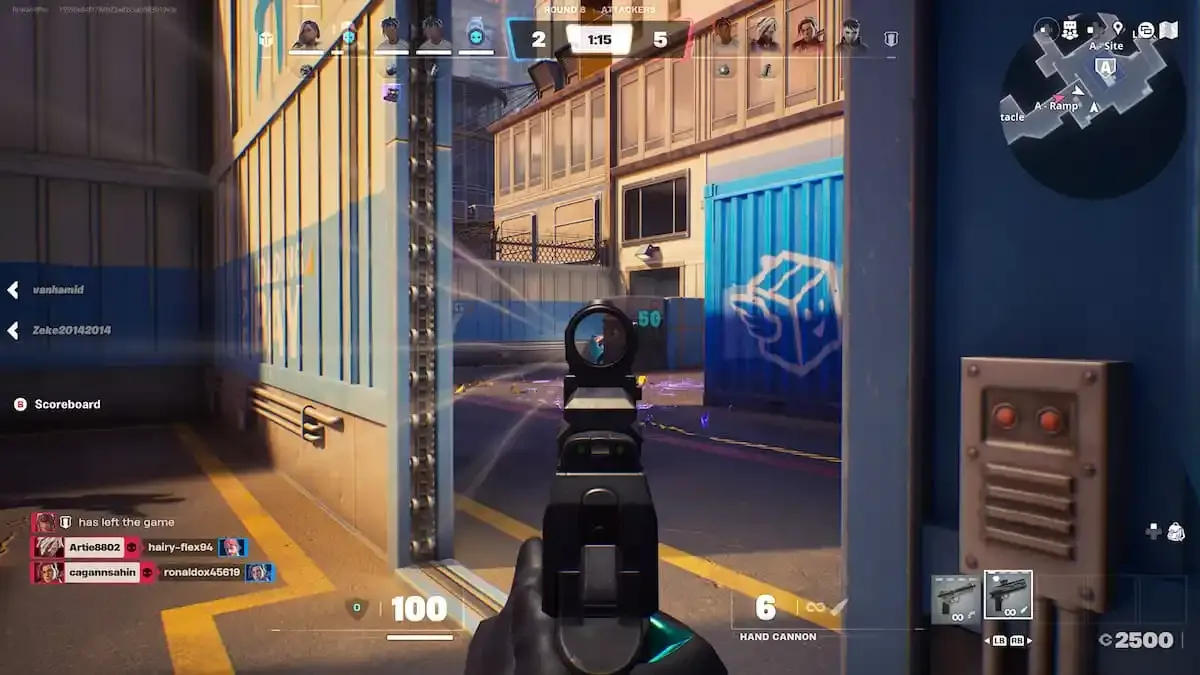Select the red-haired enemy player portrait
Screen dimensions: 1200x675
[808, 35]
